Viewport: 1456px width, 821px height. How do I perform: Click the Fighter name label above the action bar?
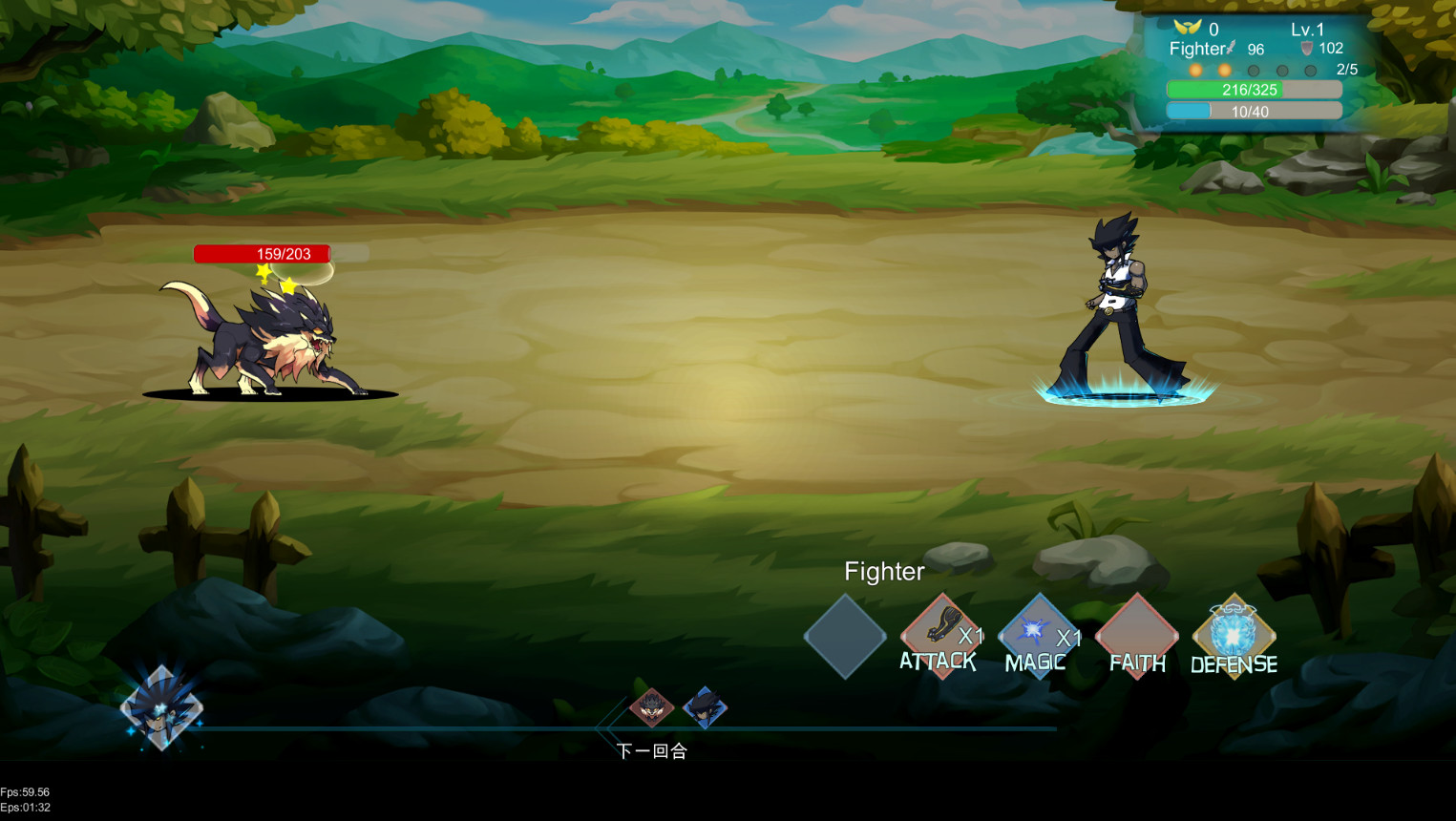883,571
